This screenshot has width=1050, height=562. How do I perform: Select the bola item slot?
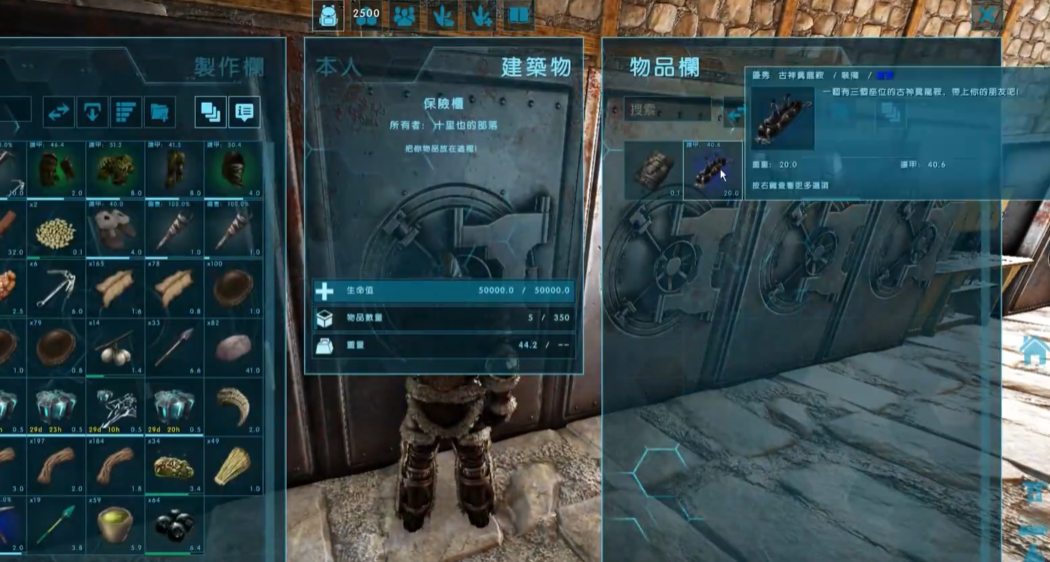115,346
